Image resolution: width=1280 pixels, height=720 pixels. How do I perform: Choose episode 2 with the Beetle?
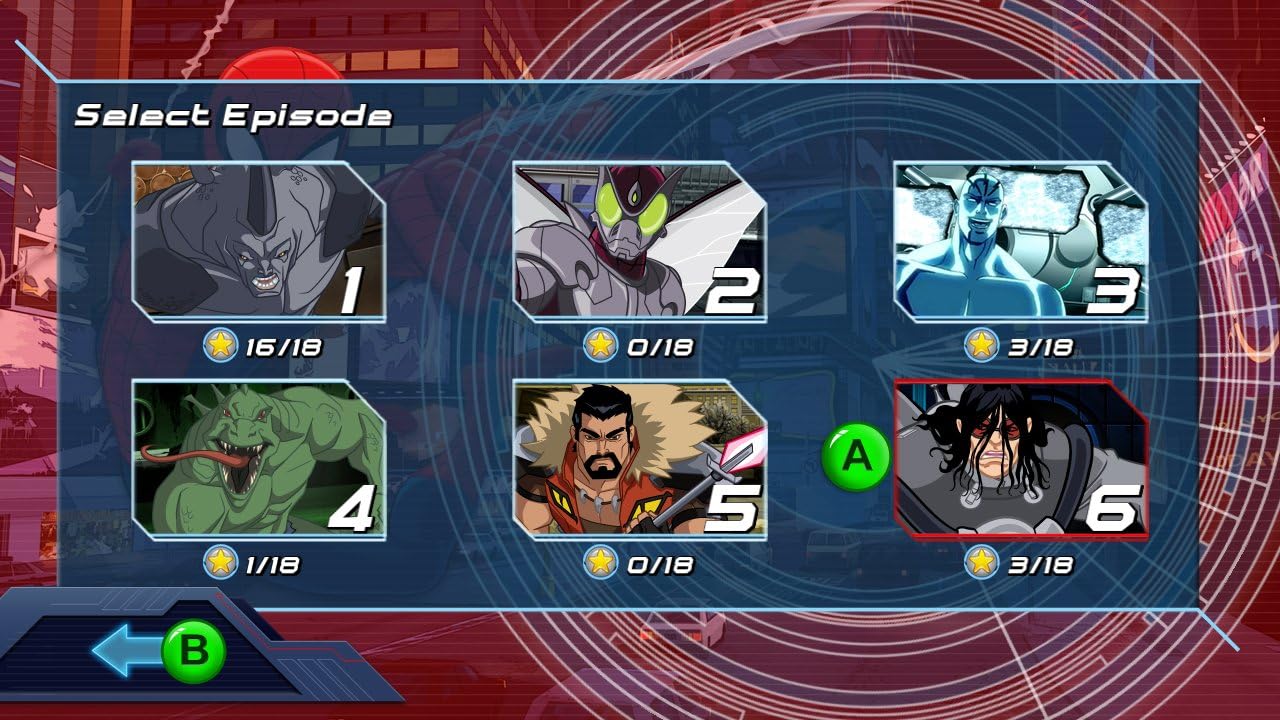click(640, 241)
